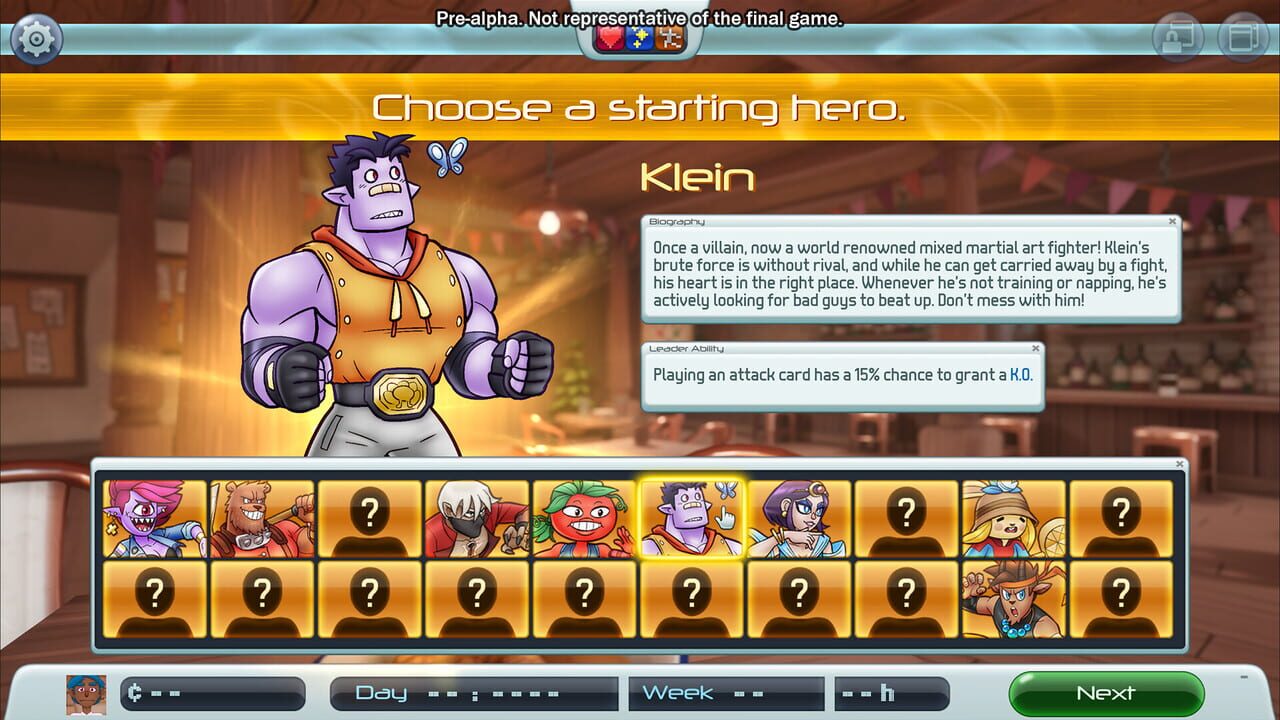Click the screen lock icon in the top-right
1280x720 pixels.
1180,36
